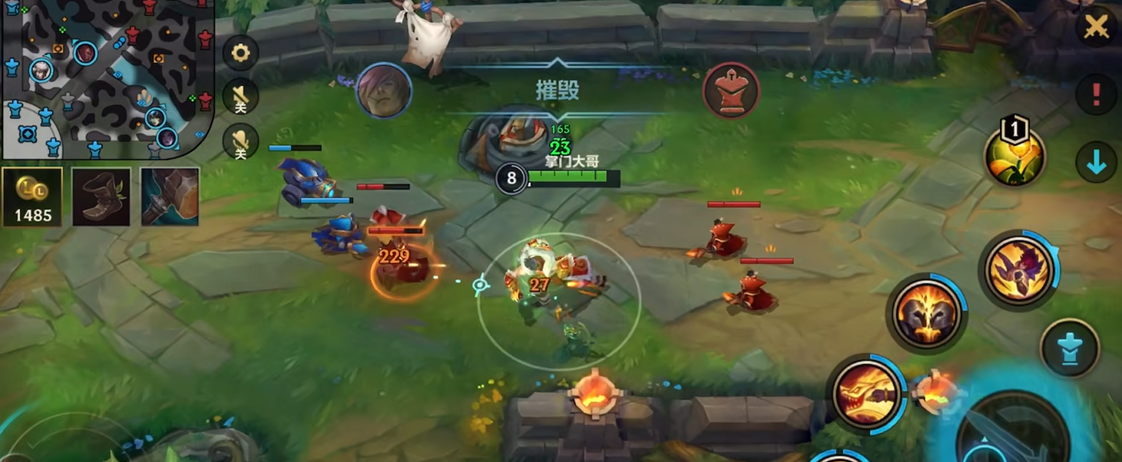Toggle the muted microphone button

240,142
